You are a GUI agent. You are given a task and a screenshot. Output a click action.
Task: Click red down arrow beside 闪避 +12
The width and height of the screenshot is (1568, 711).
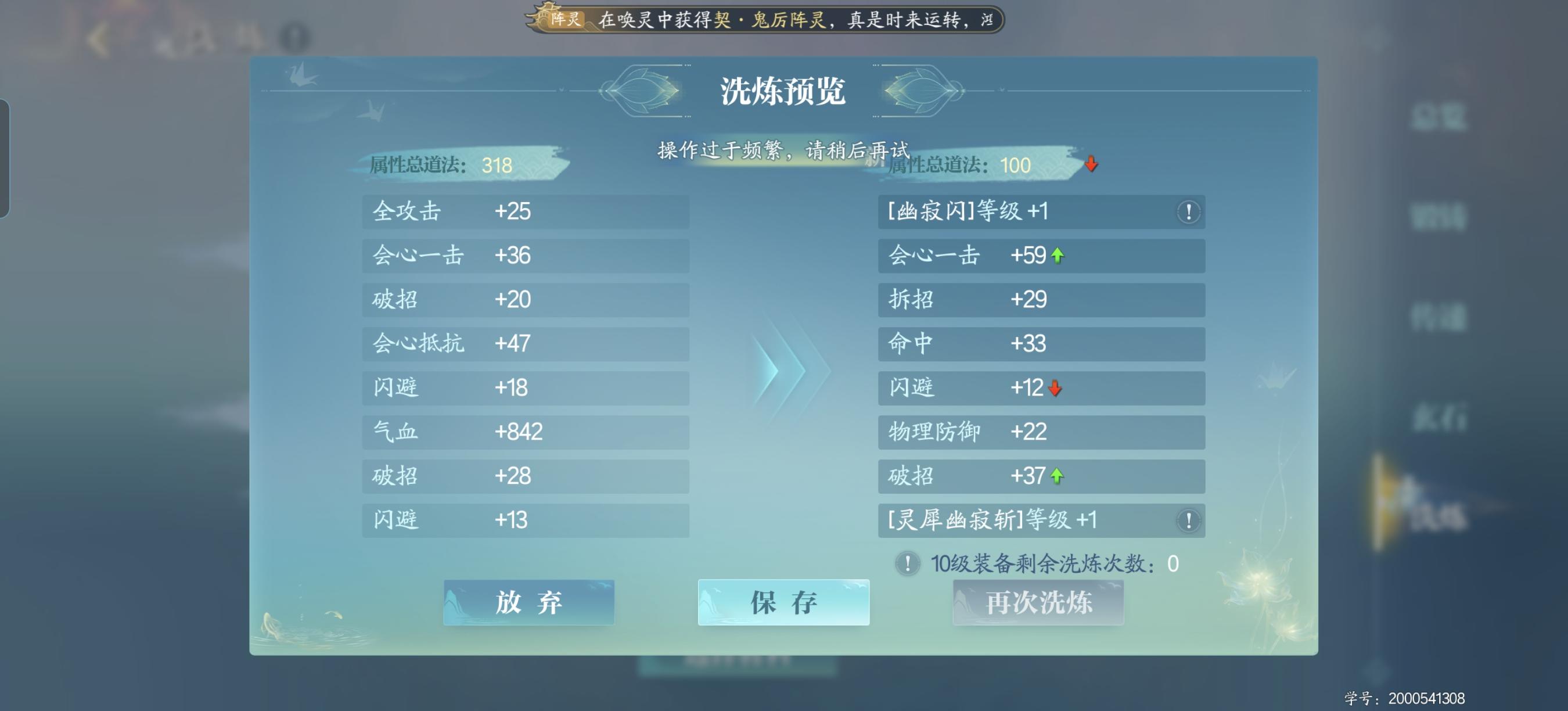click(x=1053, y=389)
